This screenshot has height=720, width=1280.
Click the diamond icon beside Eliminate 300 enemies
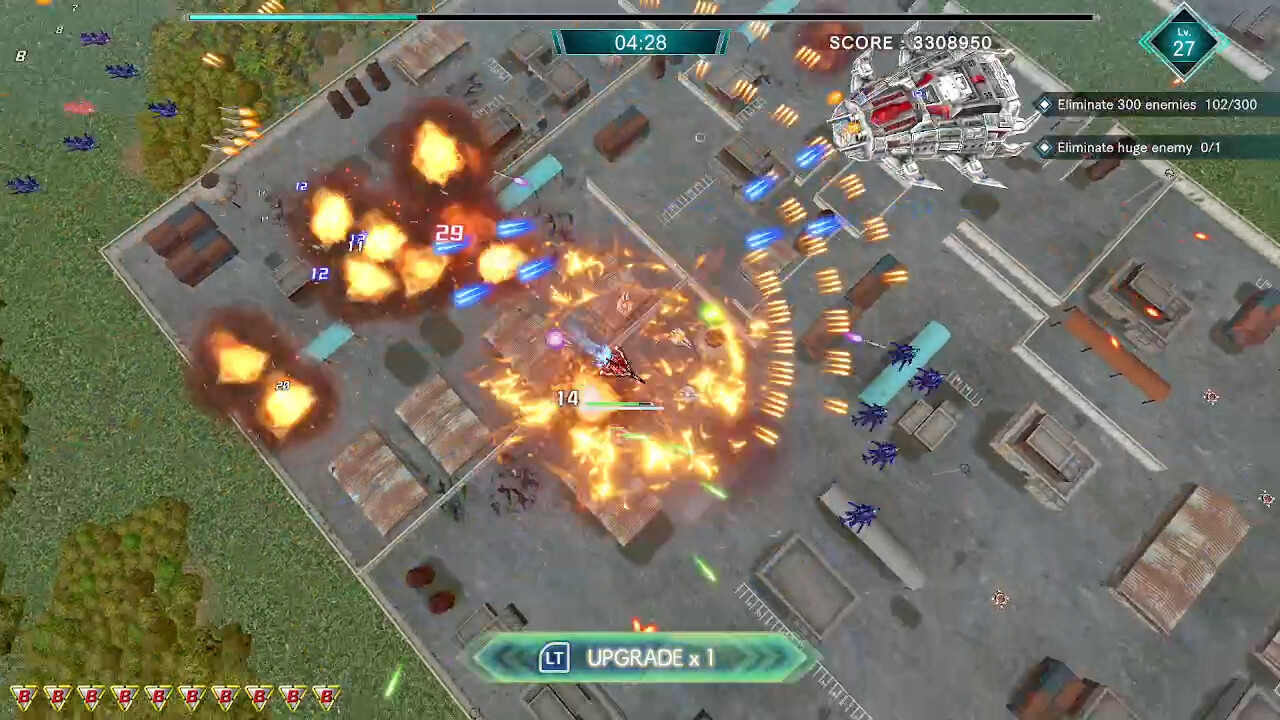pos(1045,104)
